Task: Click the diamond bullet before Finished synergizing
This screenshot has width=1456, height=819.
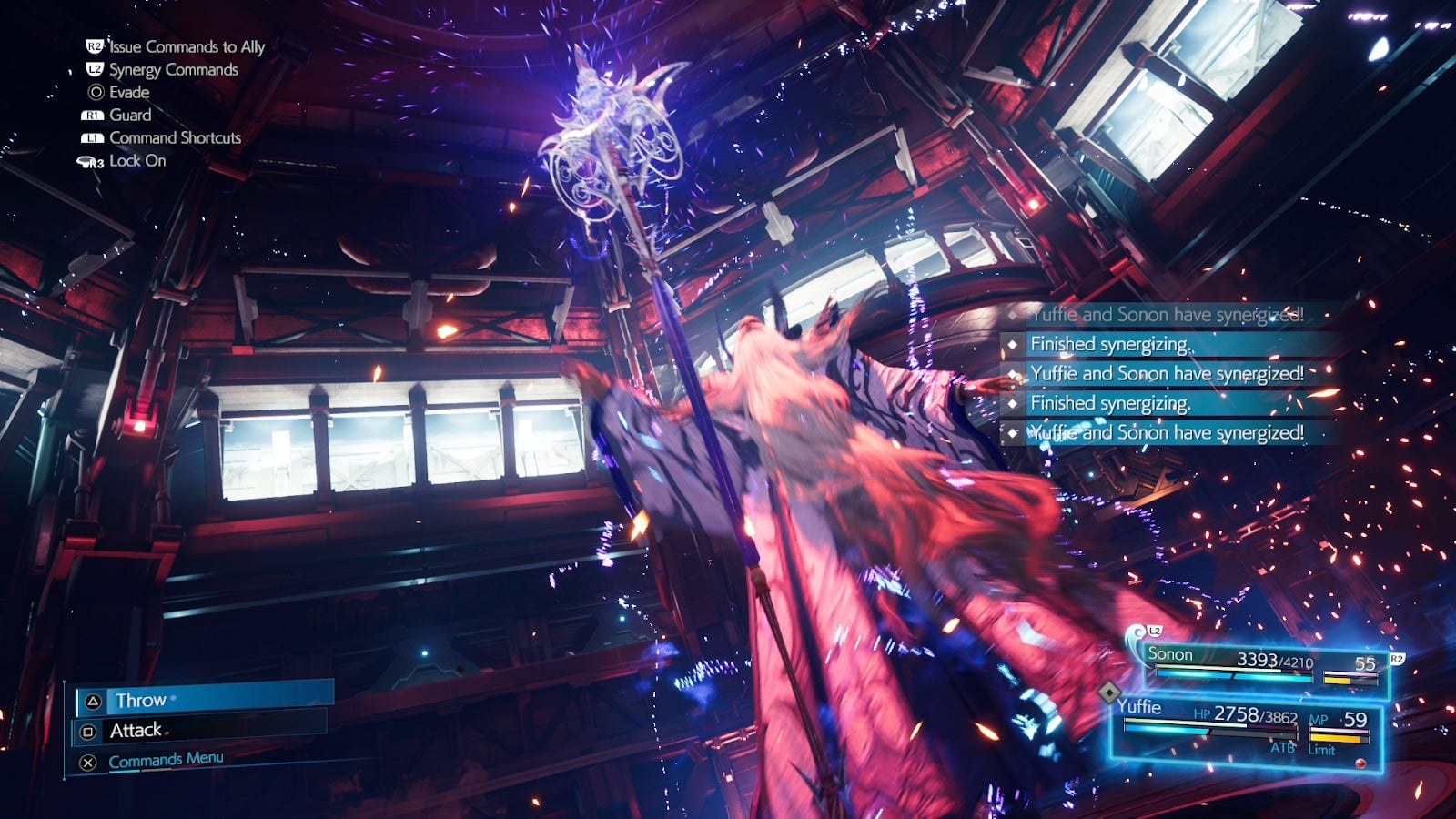Action: (1014, 344)
